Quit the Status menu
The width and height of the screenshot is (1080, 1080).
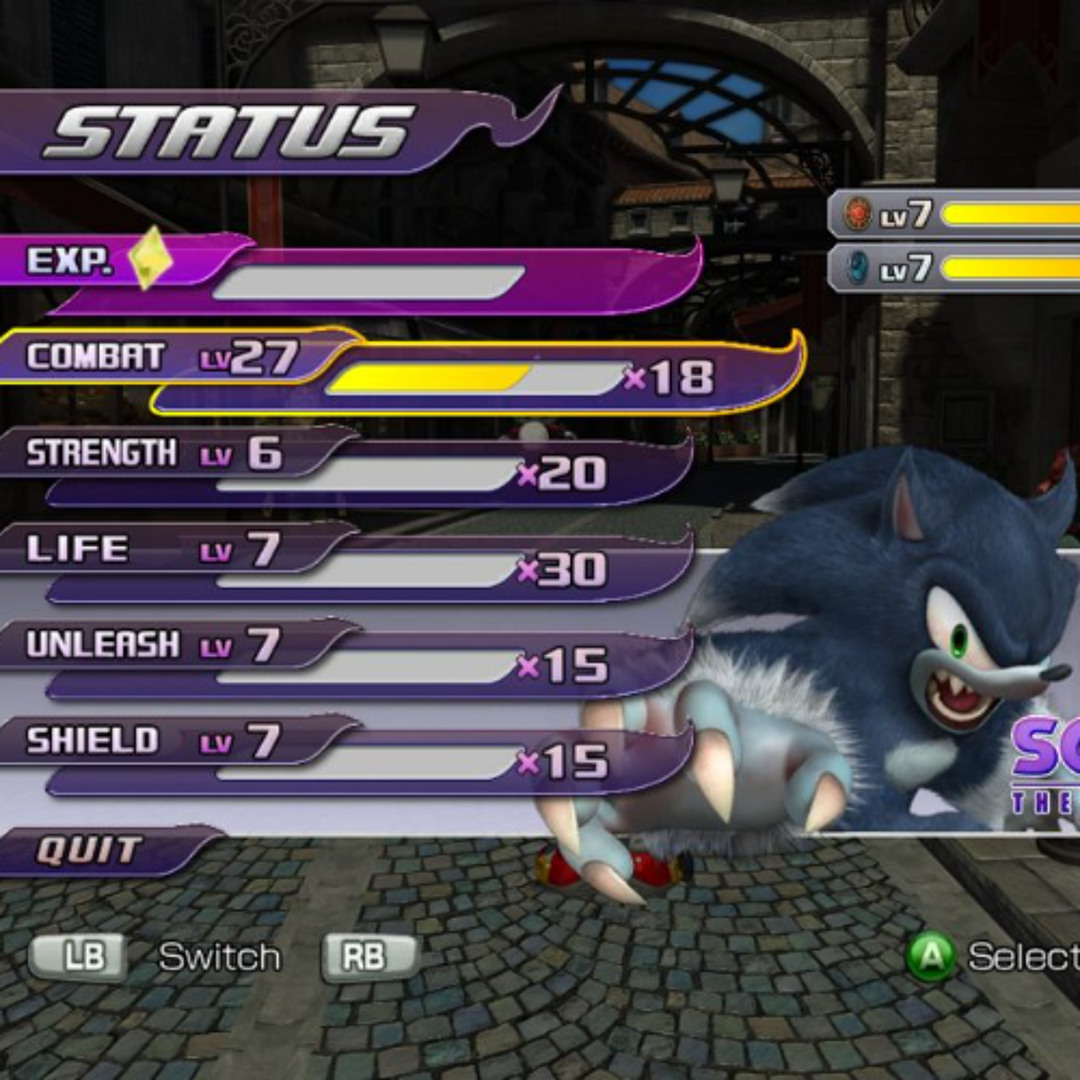[x=90, y=851]
